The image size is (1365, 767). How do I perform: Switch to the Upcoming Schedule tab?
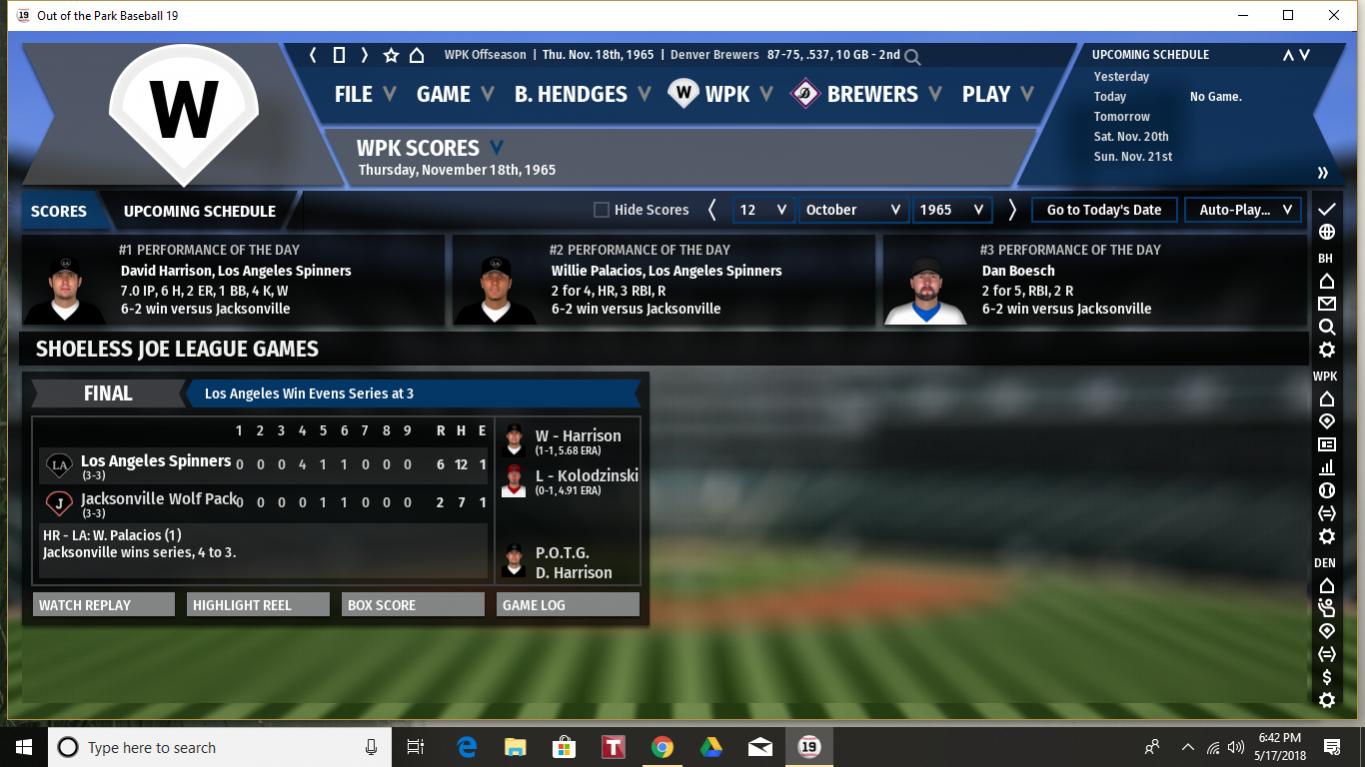199,211
